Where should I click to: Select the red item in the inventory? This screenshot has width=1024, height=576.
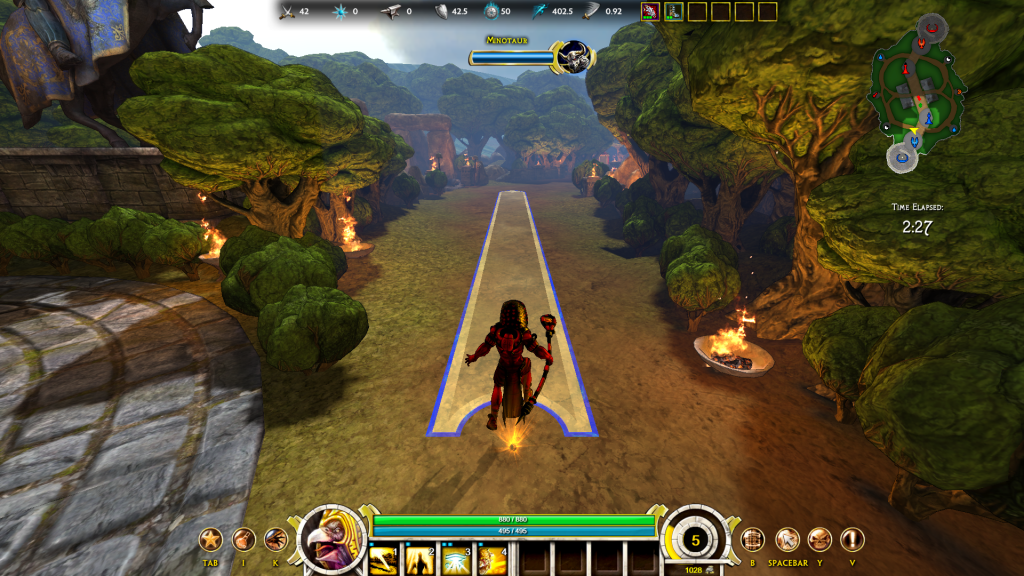pyautogui.click(x=650, y=12)
